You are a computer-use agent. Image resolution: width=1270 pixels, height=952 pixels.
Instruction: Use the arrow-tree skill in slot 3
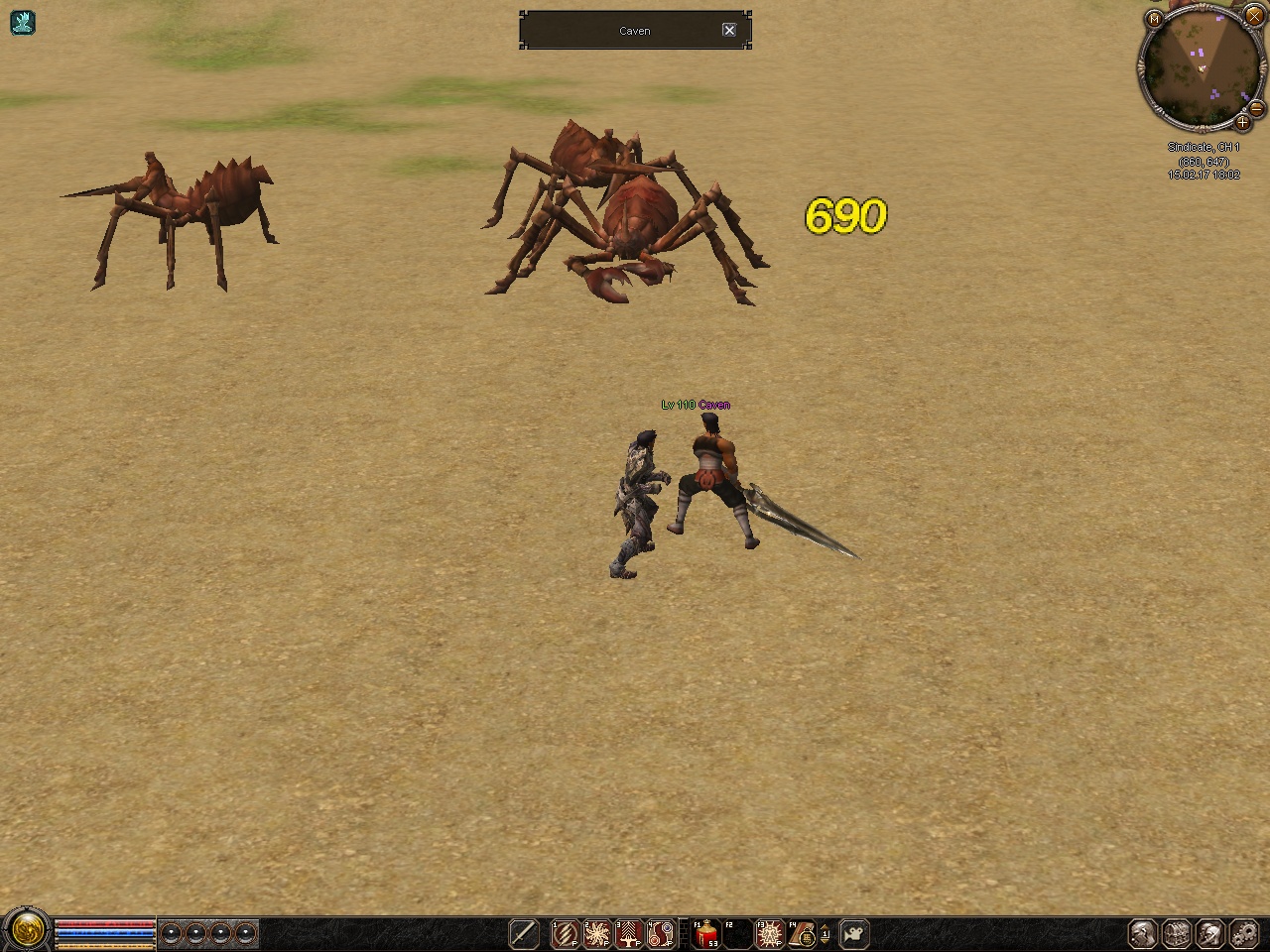coord(629,933)
